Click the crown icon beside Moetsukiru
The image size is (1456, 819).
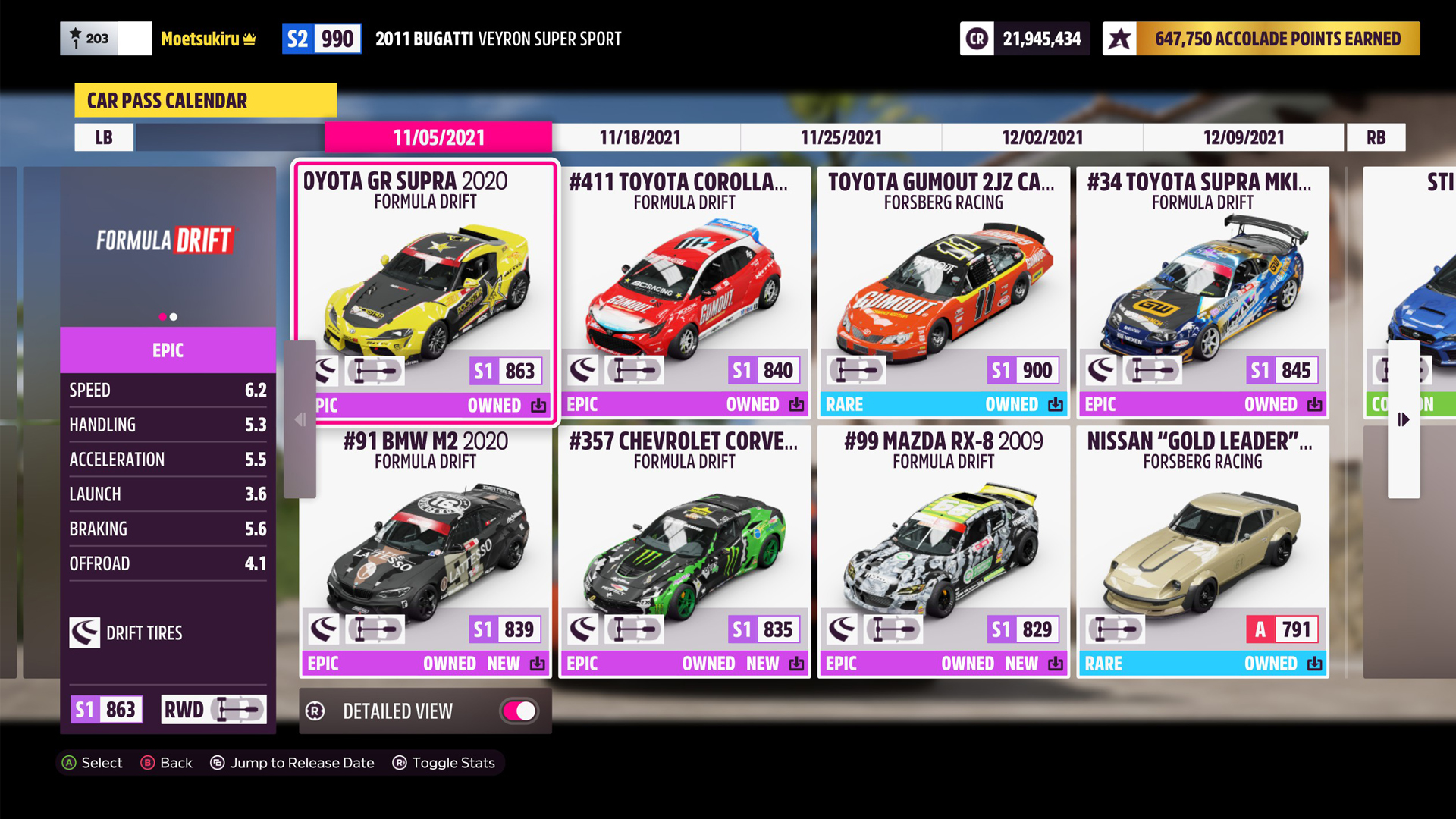(248, 38)
